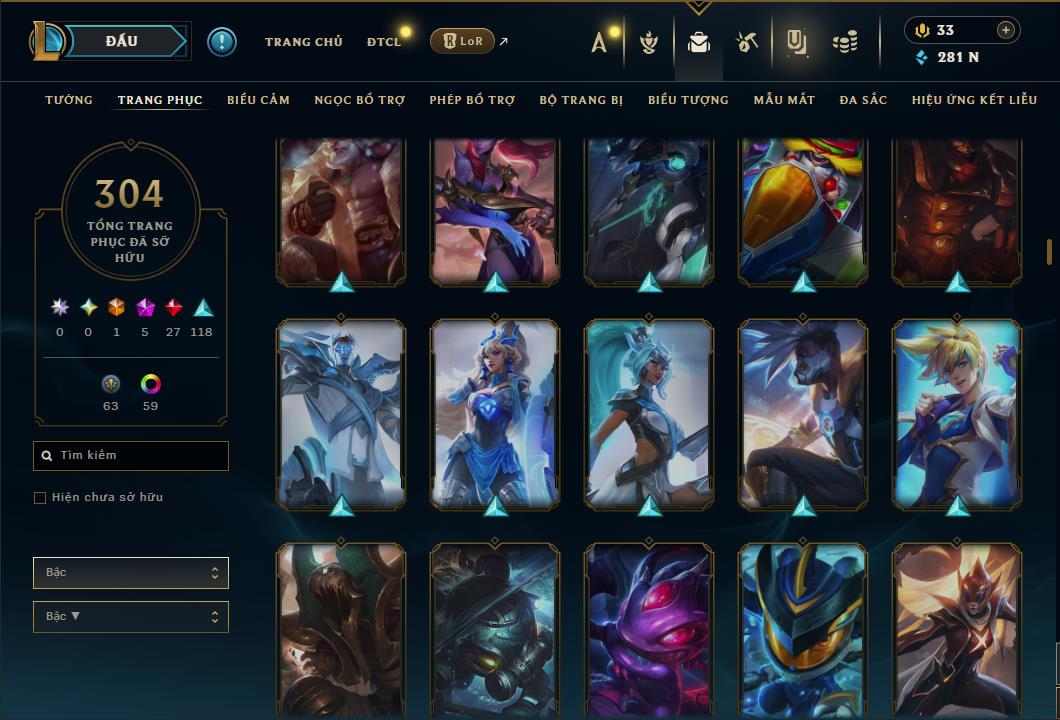
Task: Click the ĐẤU play button
Action: tap(122, 41)
